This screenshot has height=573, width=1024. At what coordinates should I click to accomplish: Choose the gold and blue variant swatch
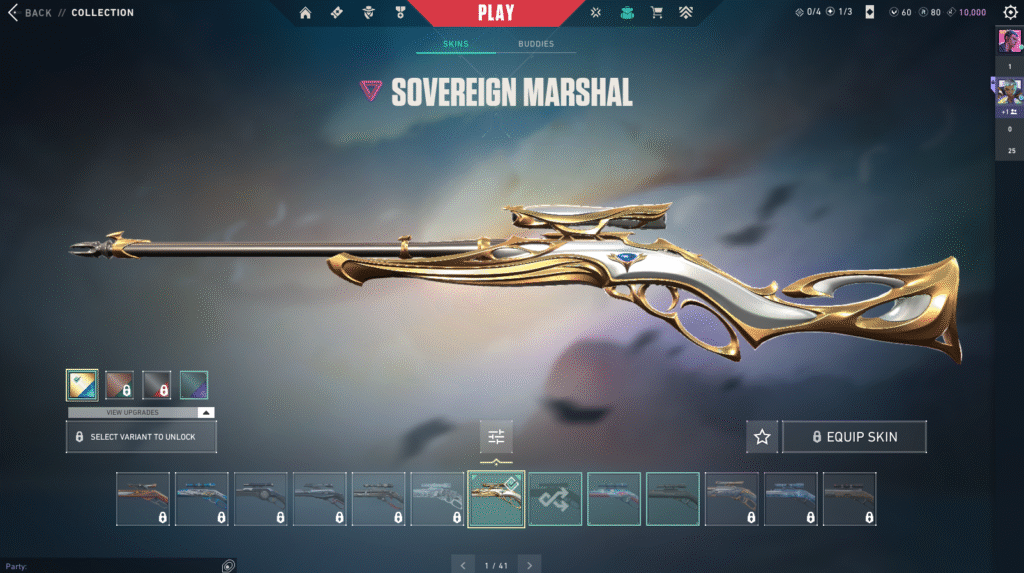point(82,385)
